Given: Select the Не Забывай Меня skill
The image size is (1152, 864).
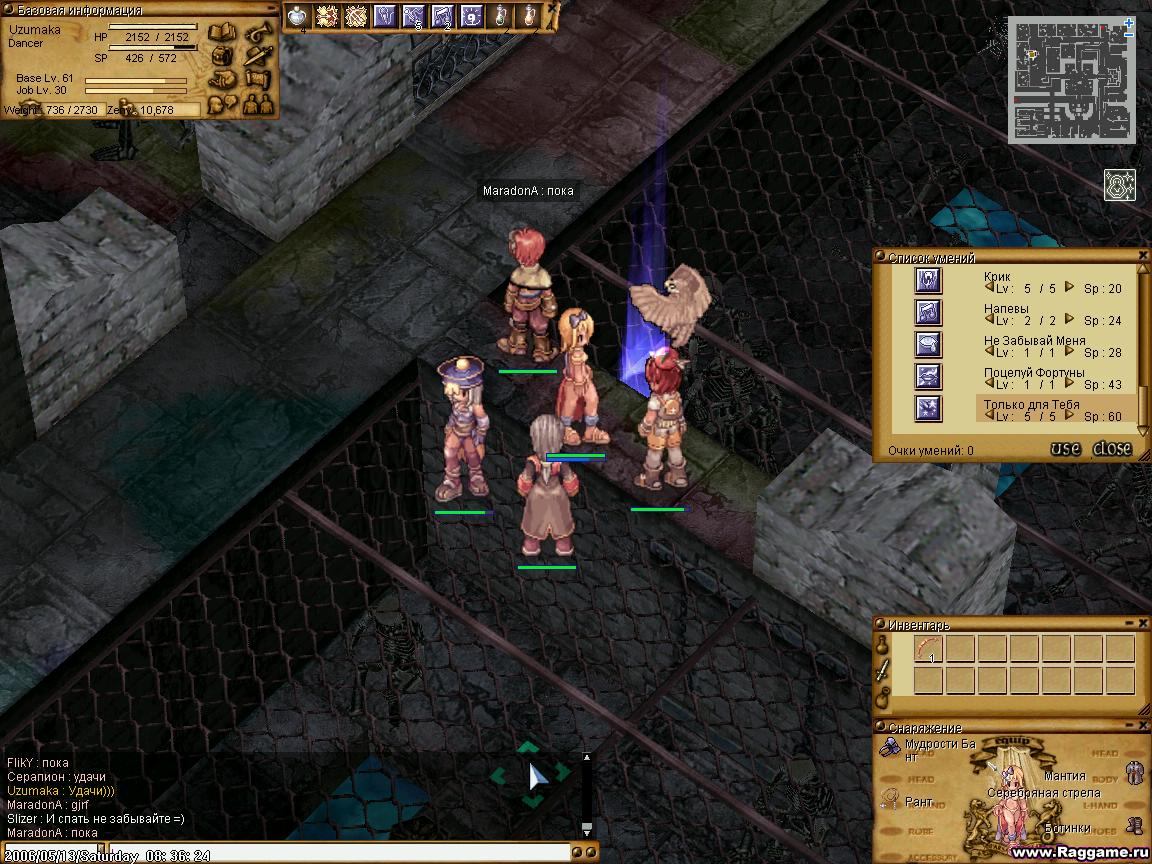Looking at the screenshot, I should 929,345.
